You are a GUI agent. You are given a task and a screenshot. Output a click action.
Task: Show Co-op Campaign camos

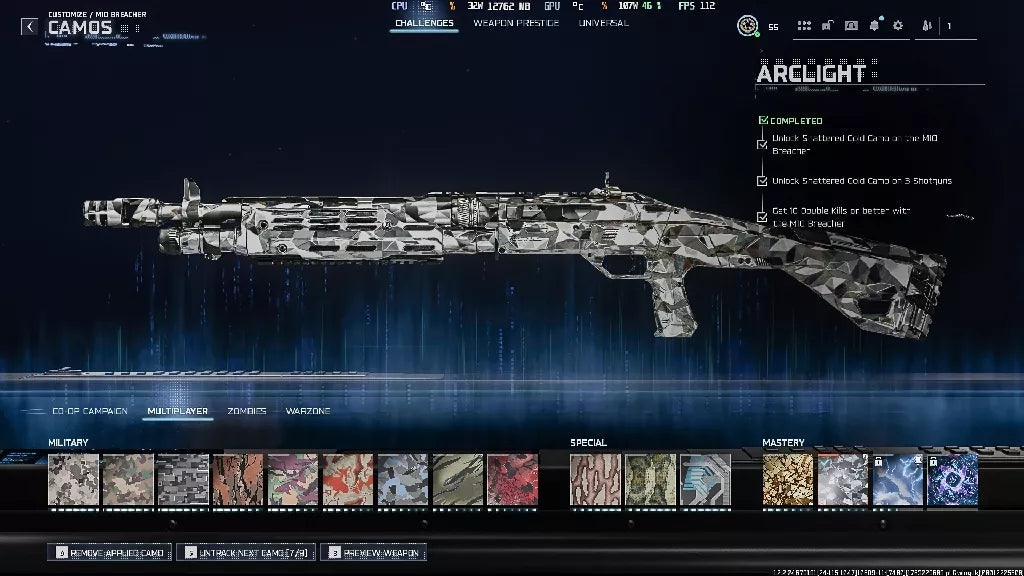(90, 411)
